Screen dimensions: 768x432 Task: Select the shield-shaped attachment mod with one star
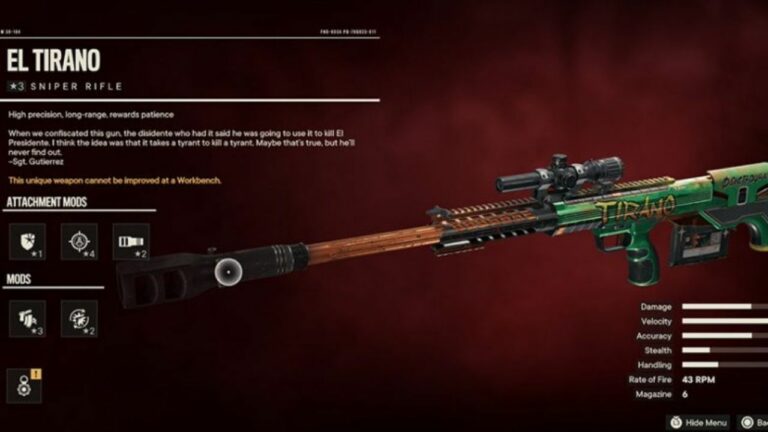point(27,242)
